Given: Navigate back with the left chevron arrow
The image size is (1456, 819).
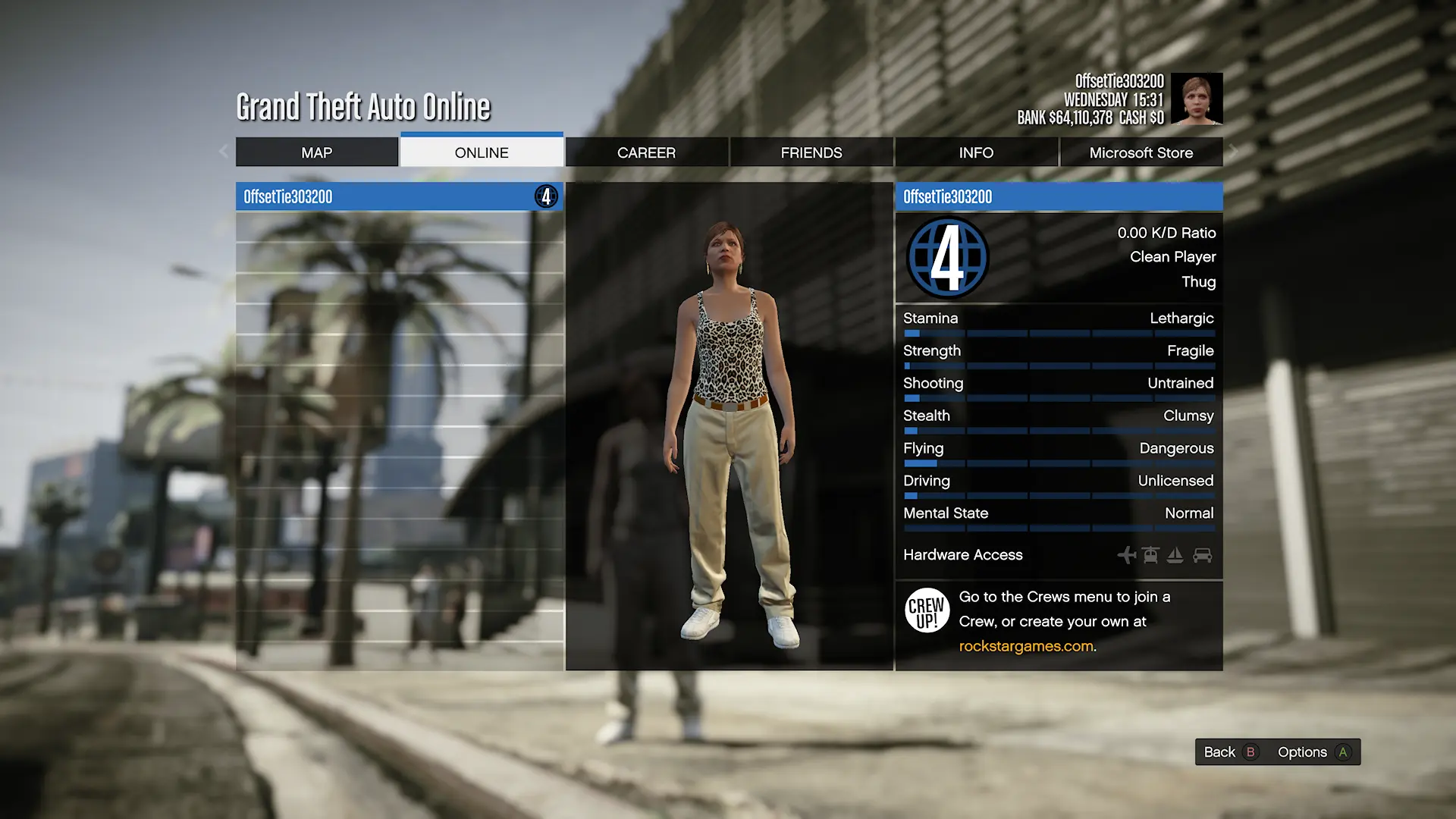Looking at the screenshot, I should click(222, 151).
